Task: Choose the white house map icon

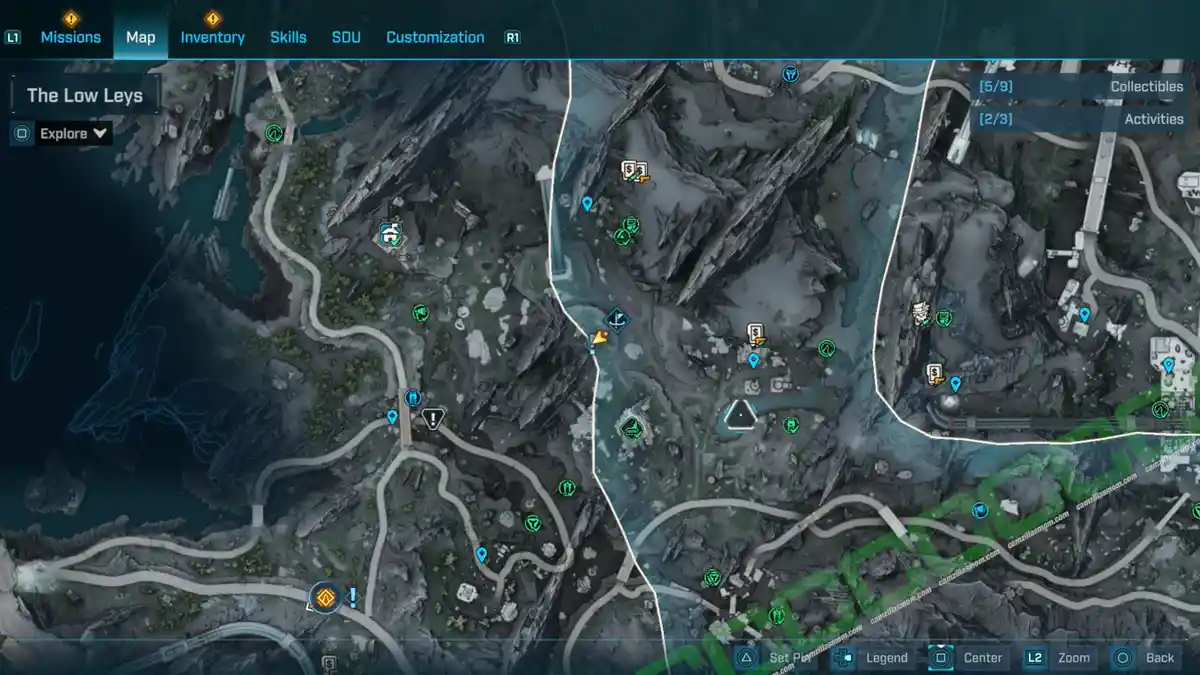Action: 390,235
